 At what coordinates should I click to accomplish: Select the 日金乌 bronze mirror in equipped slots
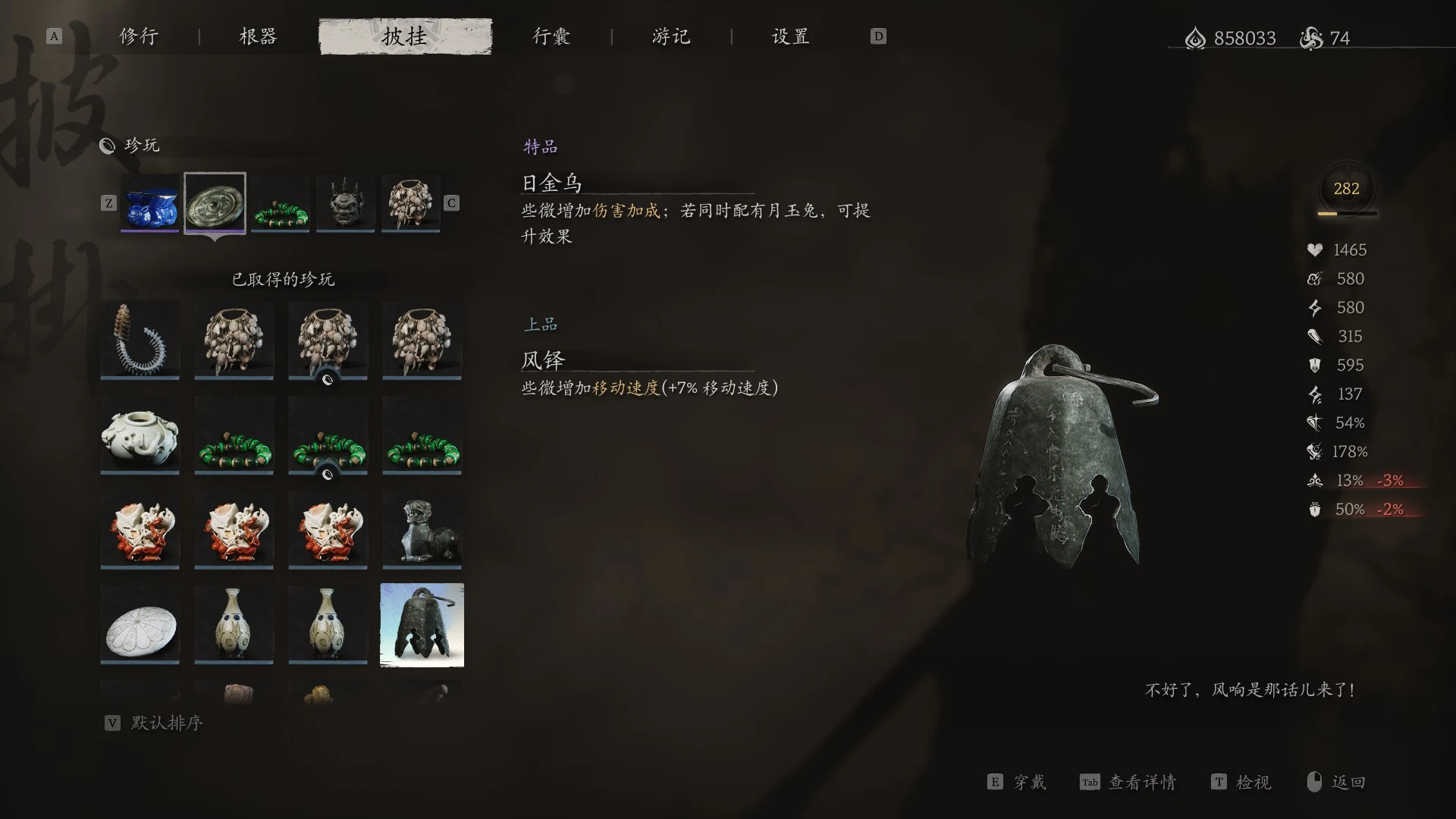pos(215,202)
